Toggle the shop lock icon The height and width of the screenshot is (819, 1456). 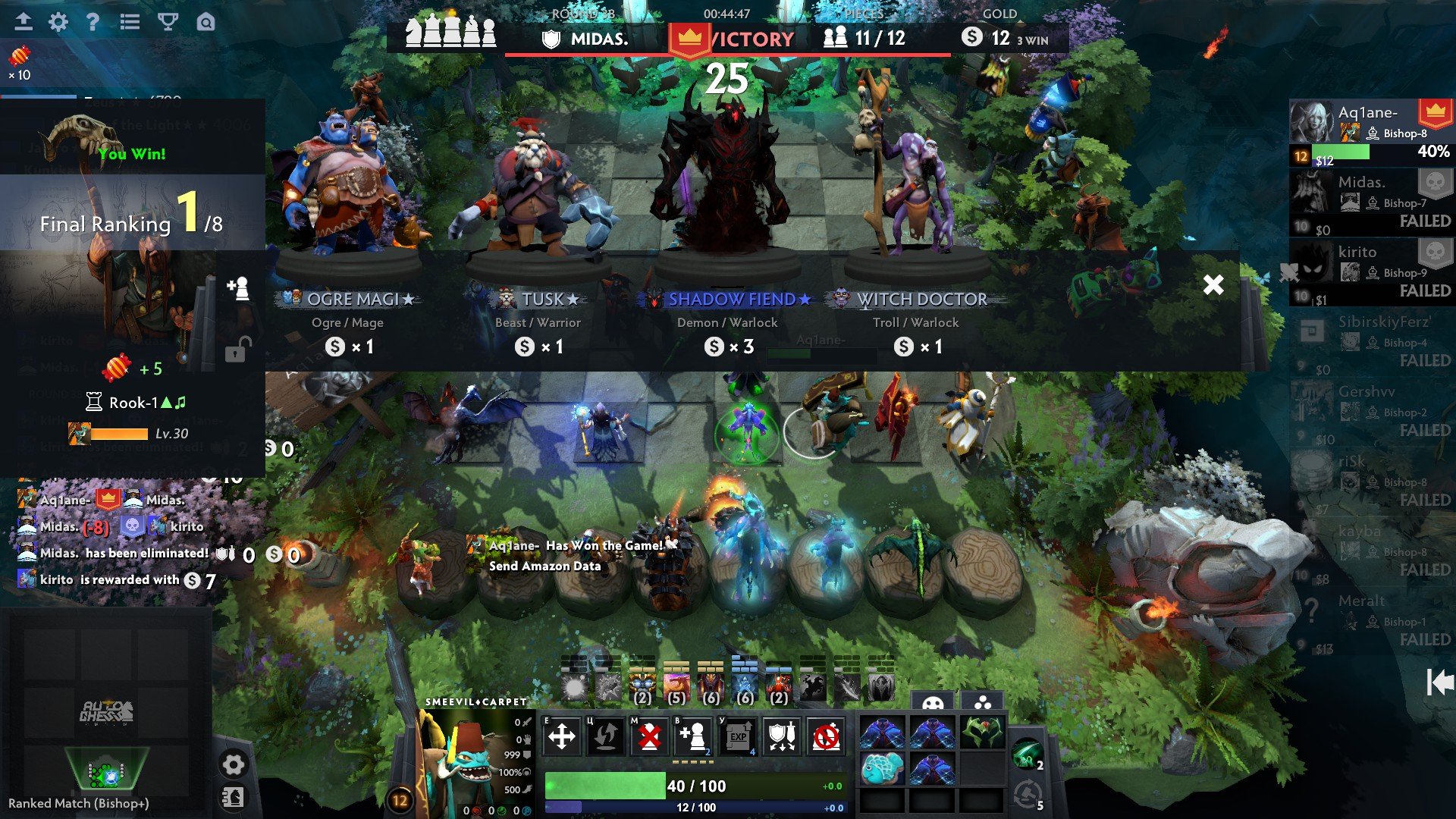(236, 350)
